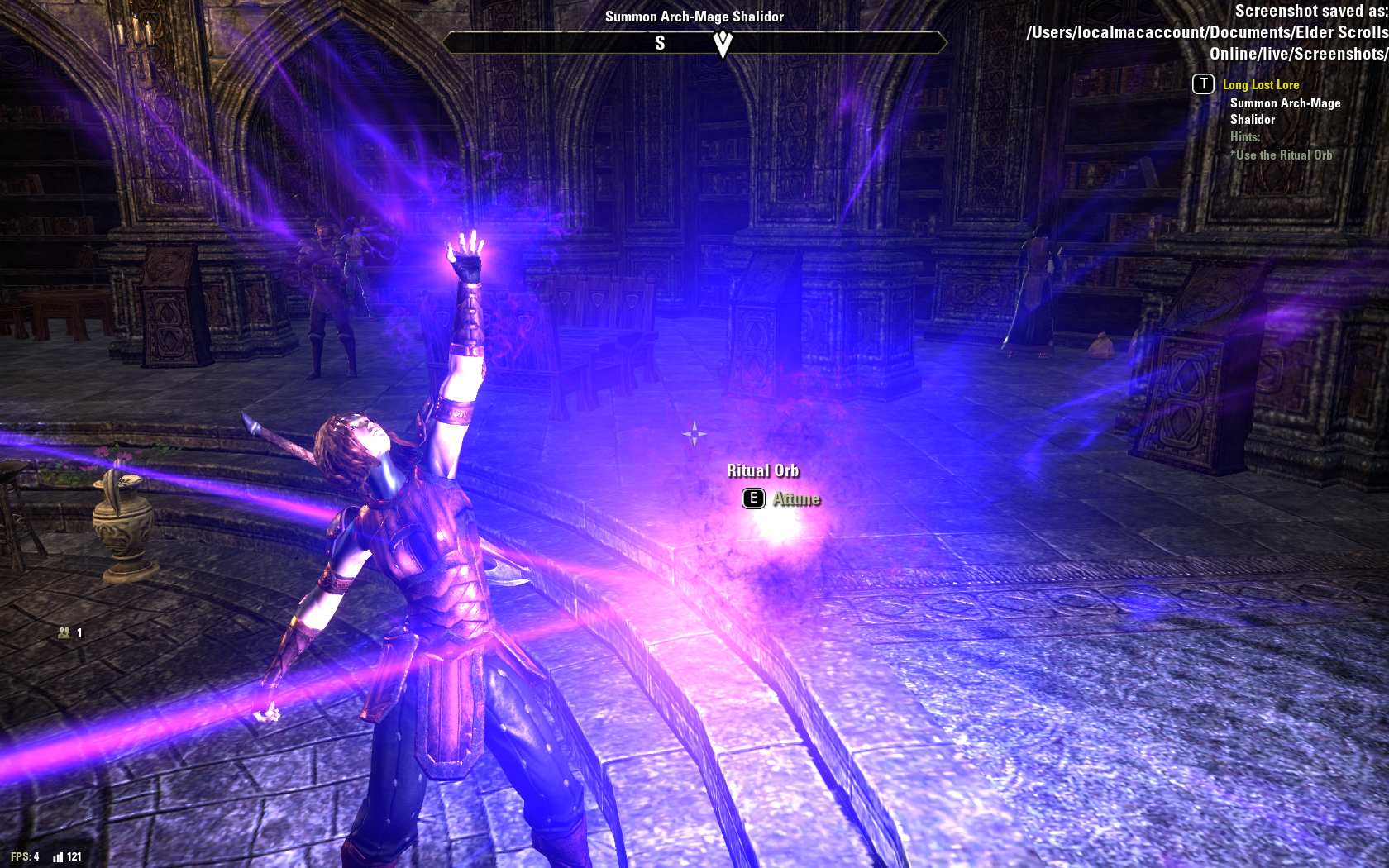Select the quest marker arrow on the compass
The height and width of the screenshot is (868, 1389).
pyautogui.click(x=723, y=43)
